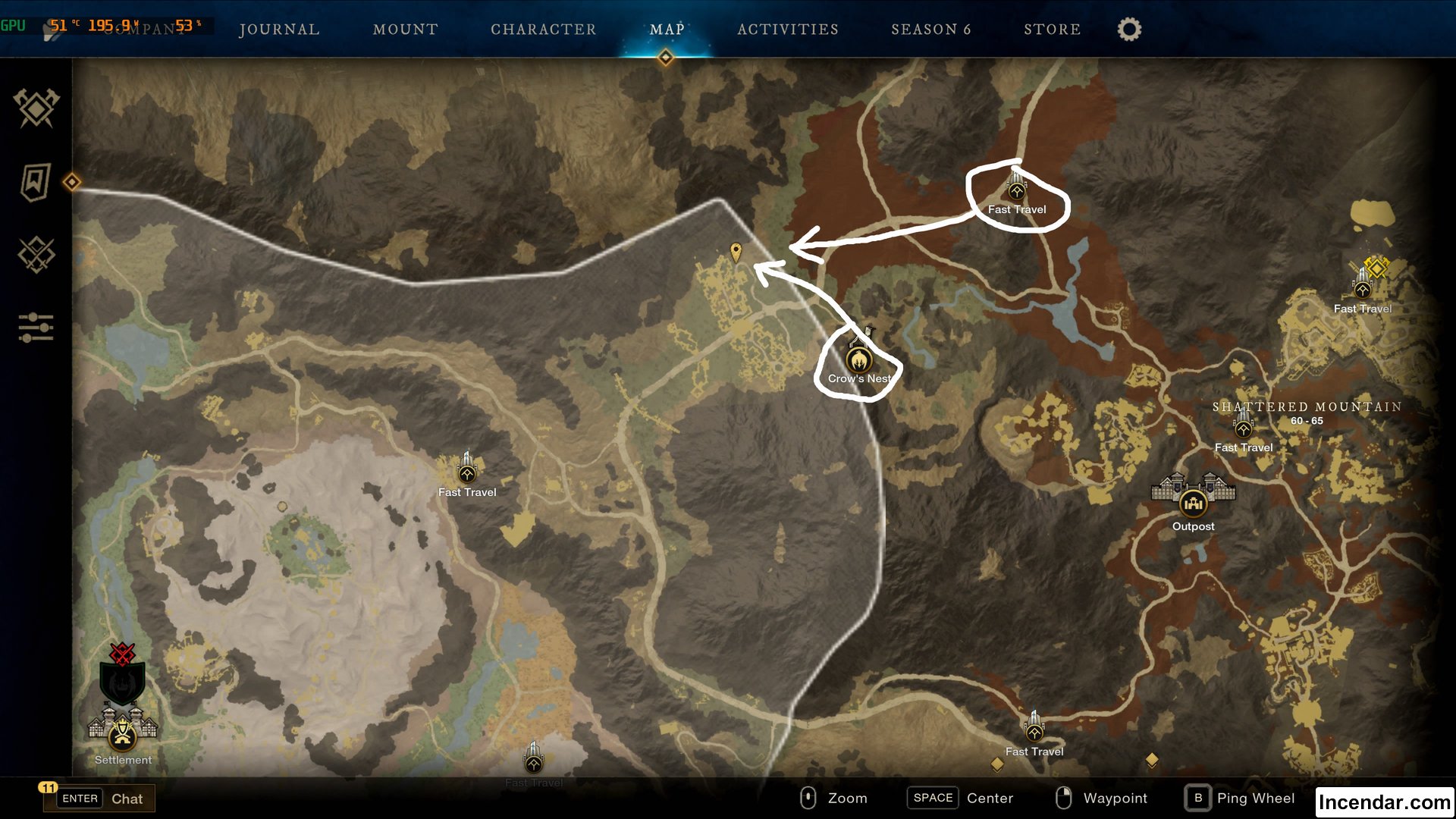Click the orange diamond toggle beside quest icon
This screenshot has height=819, width=1456.
(x=73, y=182)
